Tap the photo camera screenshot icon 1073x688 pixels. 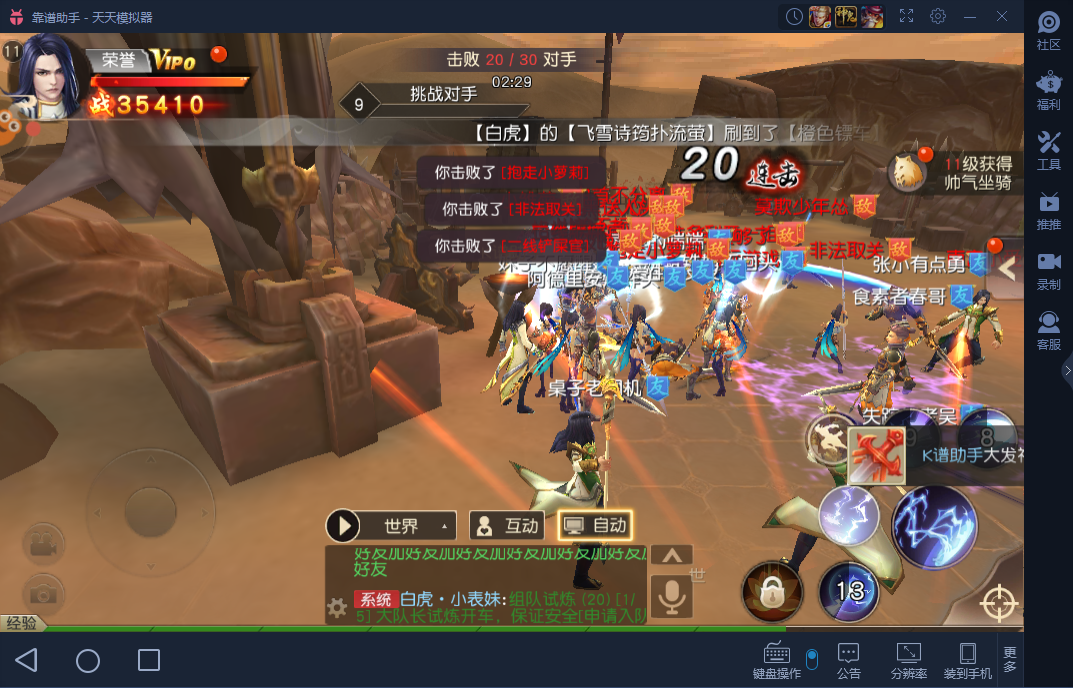(42, 594)
